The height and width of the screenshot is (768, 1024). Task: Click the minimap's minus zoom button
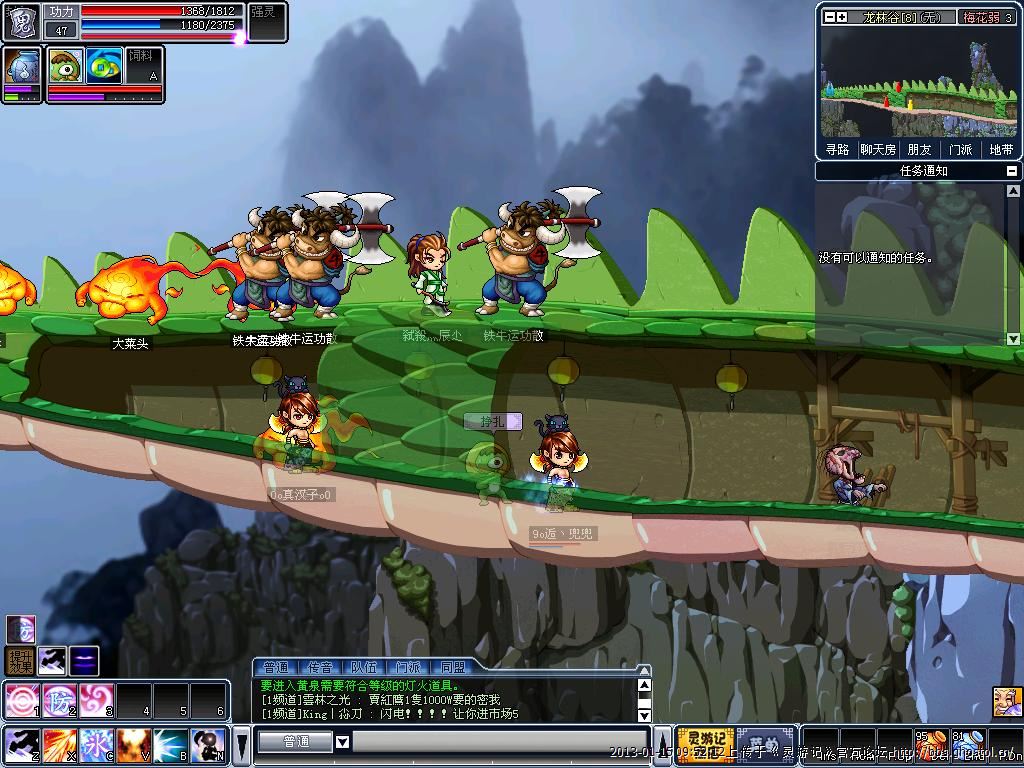tap(829, 17)
